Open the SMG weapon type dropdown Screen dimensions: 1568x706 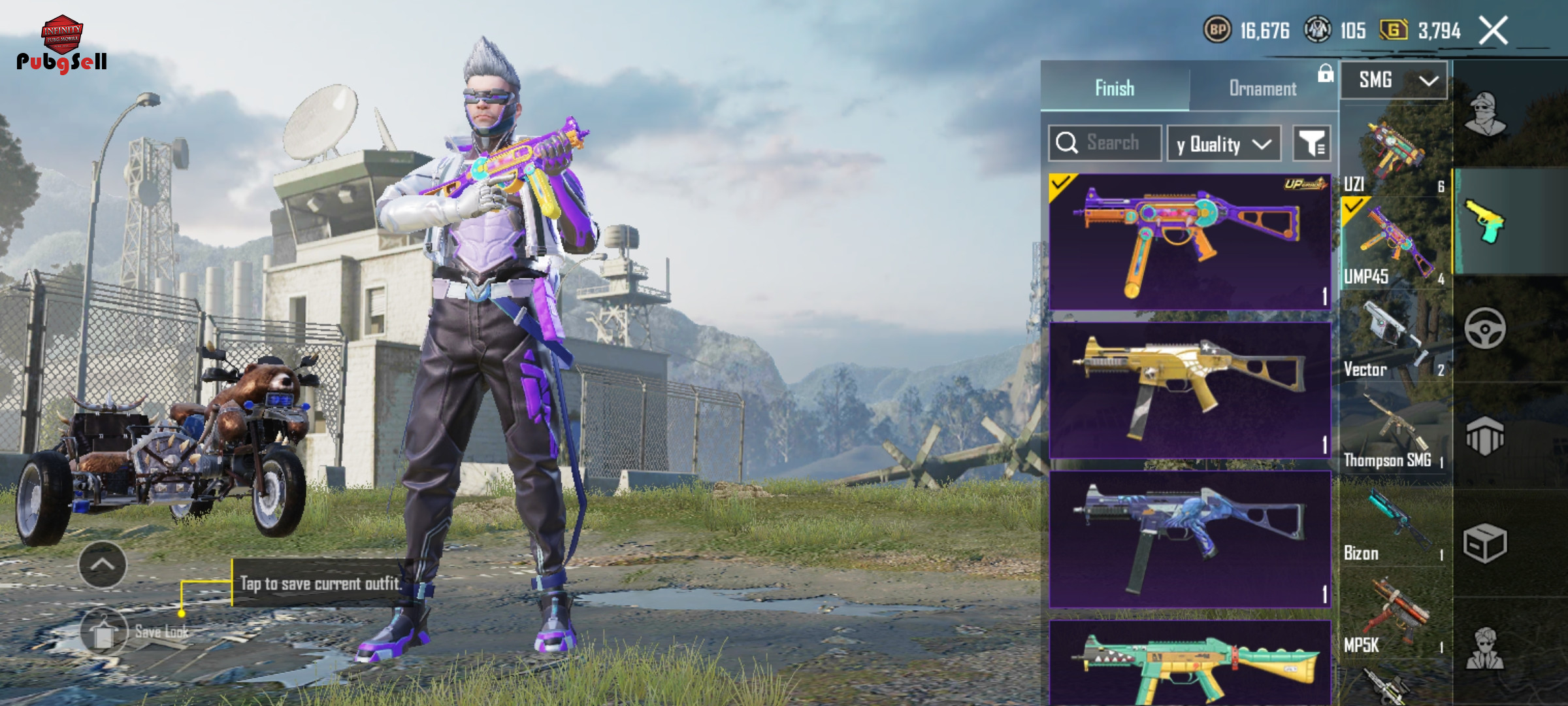tap(1394, 80)
